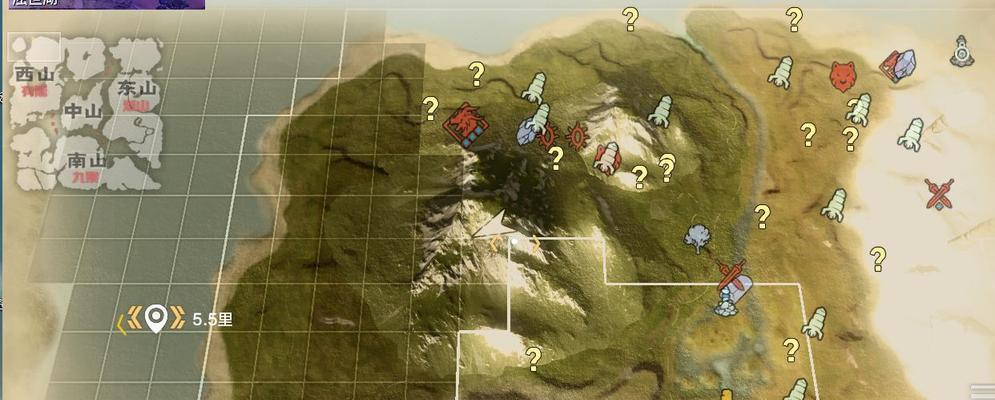
Task: Open the red dragon emblem map marker
Action: tap(466, 126)
